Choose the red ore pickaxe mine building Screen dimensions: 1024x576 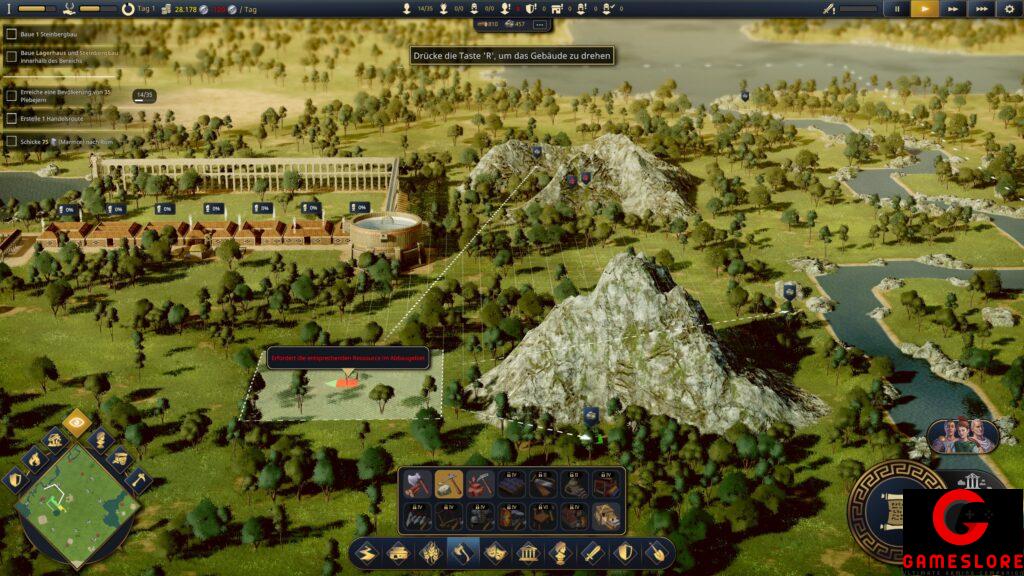[480, 485]
